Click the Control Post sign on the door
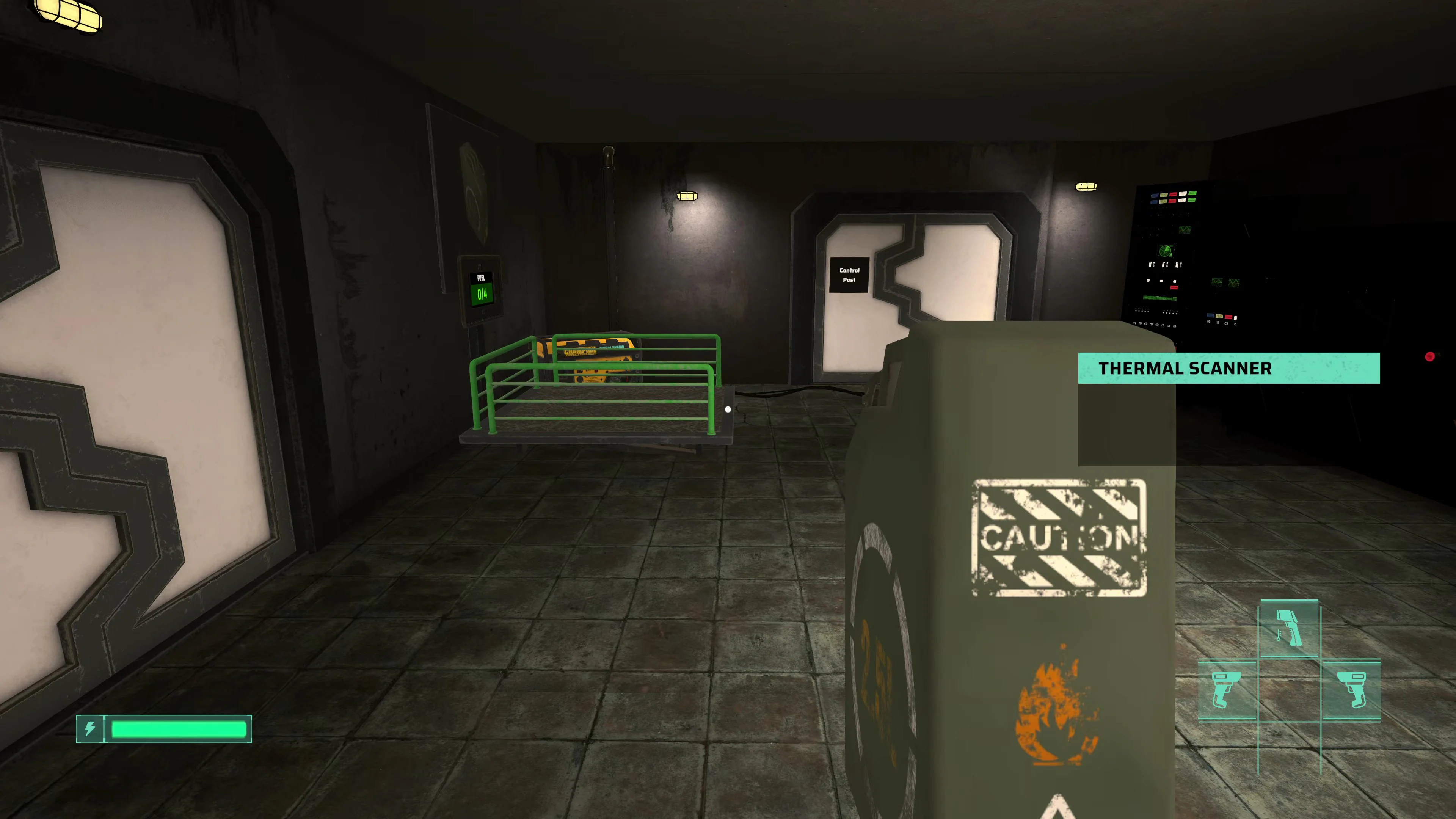1456x819 pixels. coord(849,275)
